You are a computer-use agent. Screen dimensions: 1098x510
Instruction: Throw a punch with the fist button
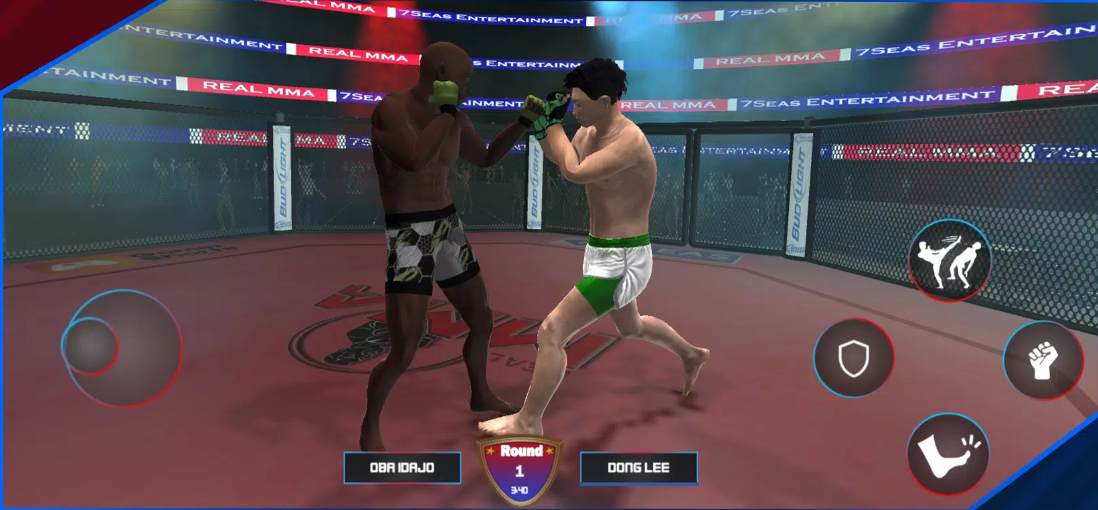click(1043, 360)
